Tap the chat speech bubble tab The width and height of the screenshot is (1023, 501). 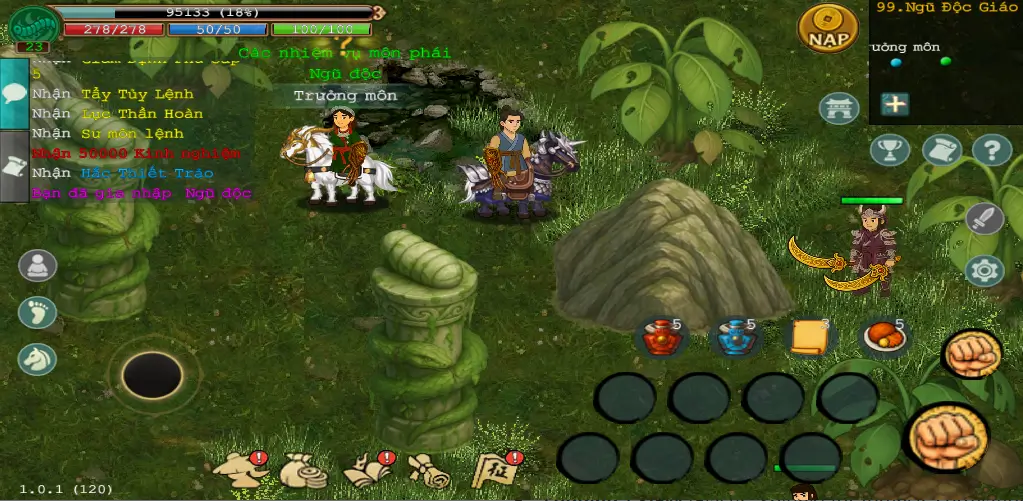[x=14, y=93]
